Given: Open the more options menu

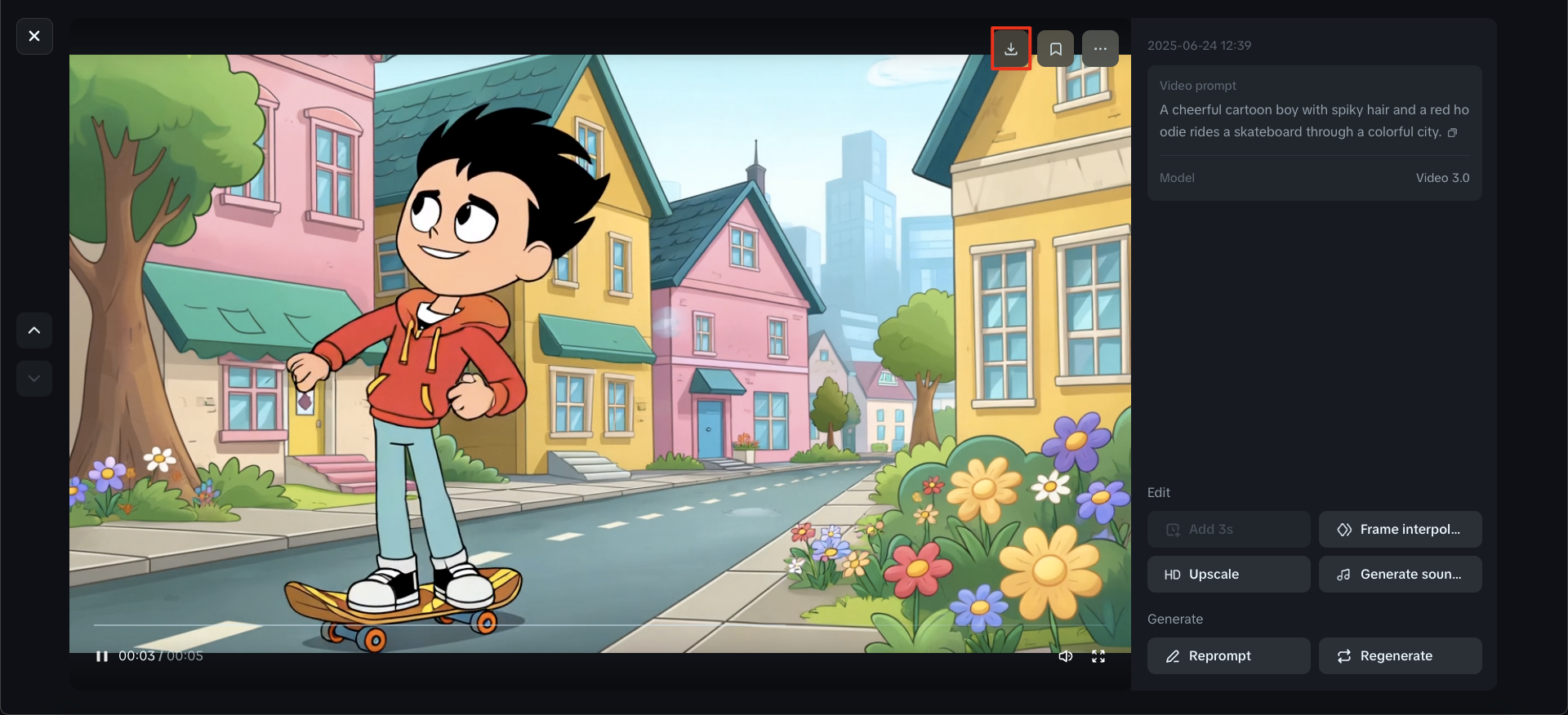Looking at the screenshot, I should click(x=1099, y=48).
